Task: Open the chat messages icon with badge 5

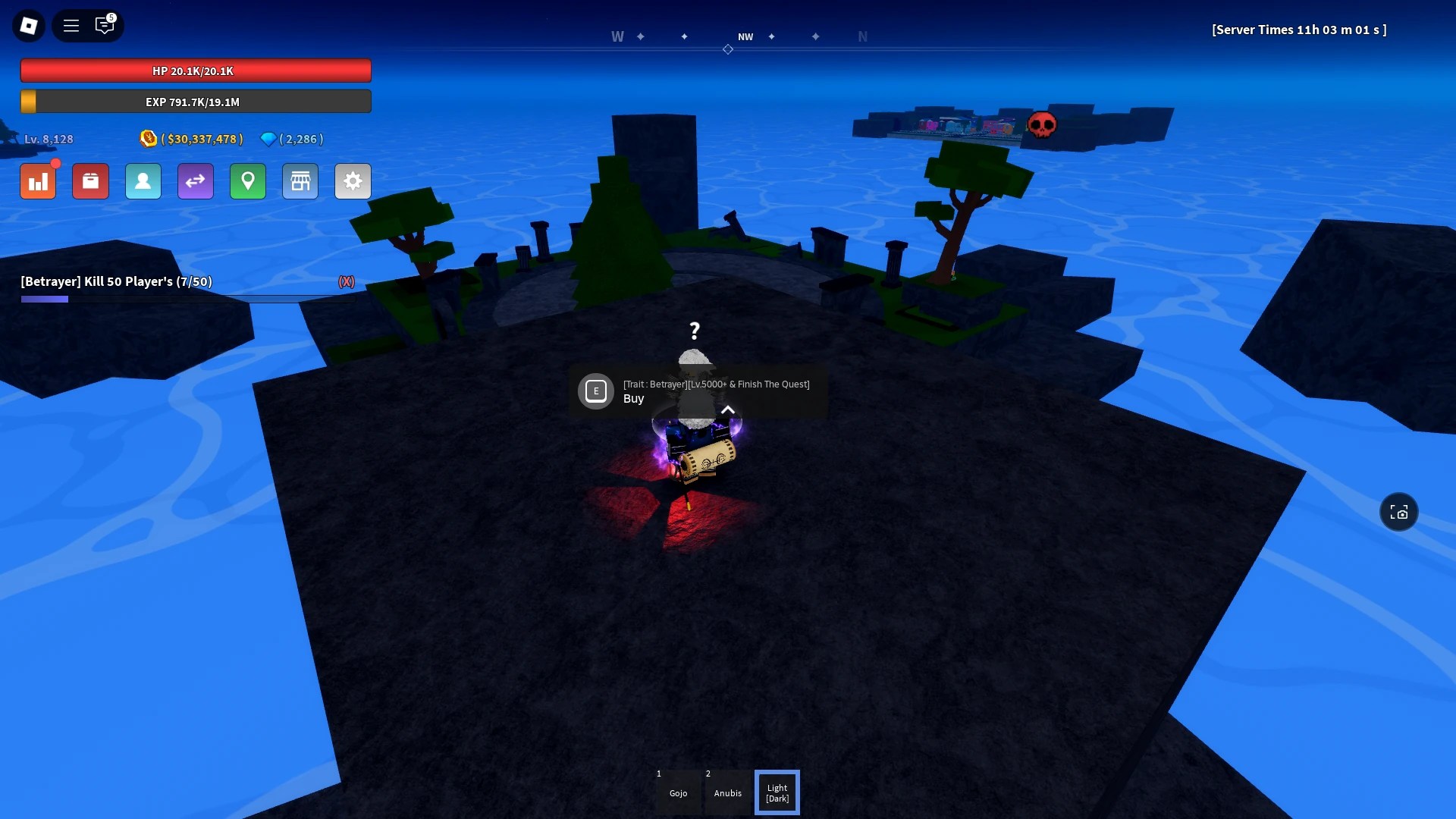Action: click(x=105, y=25)
